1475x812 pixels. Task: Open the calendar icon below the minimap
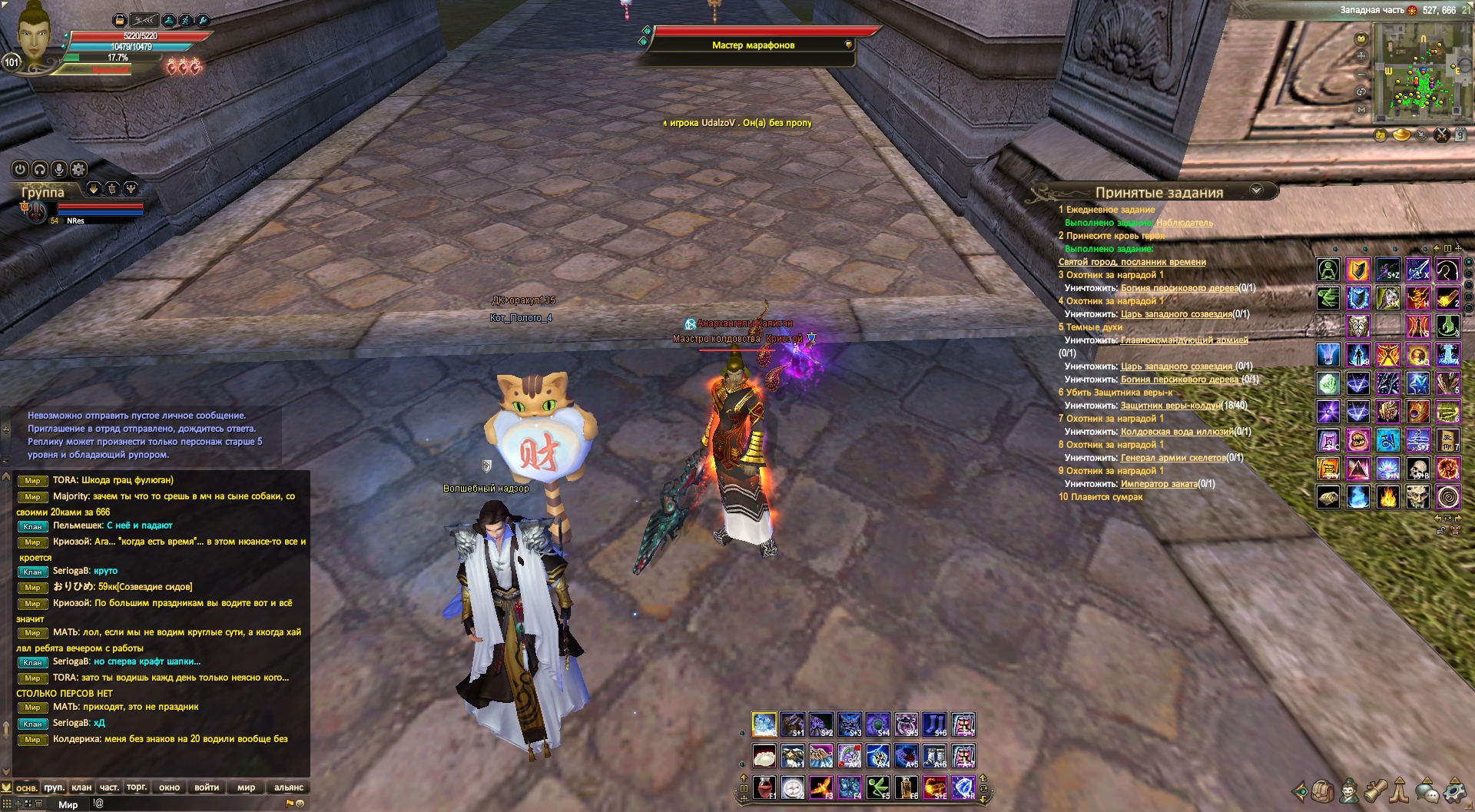click(x=1460, y=135)
